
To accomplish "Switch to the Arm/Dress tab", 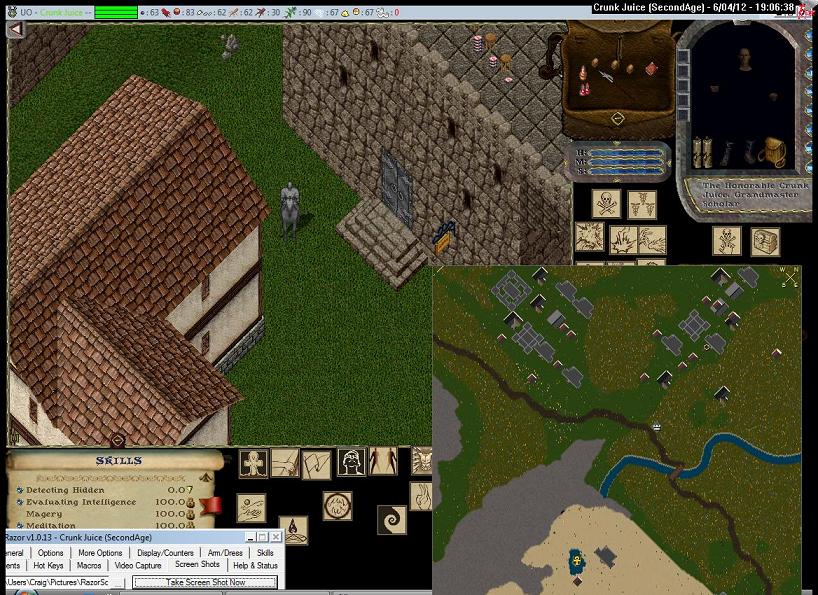I will pyautogui.click(x=224, y=553).
